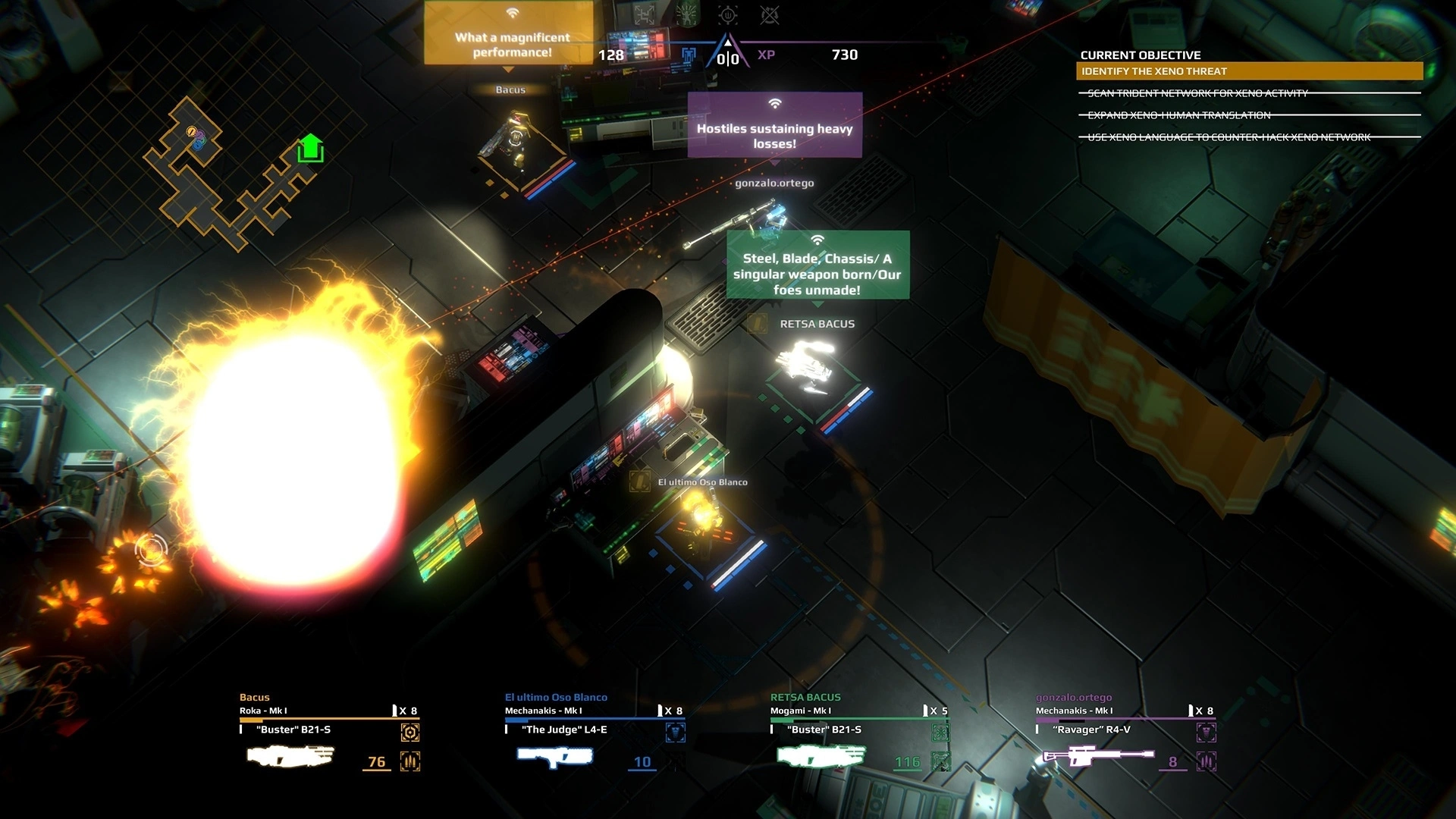1456x819 pixels.
Task: Click the blue team emblem beside the score
Action: pos(689,55)
